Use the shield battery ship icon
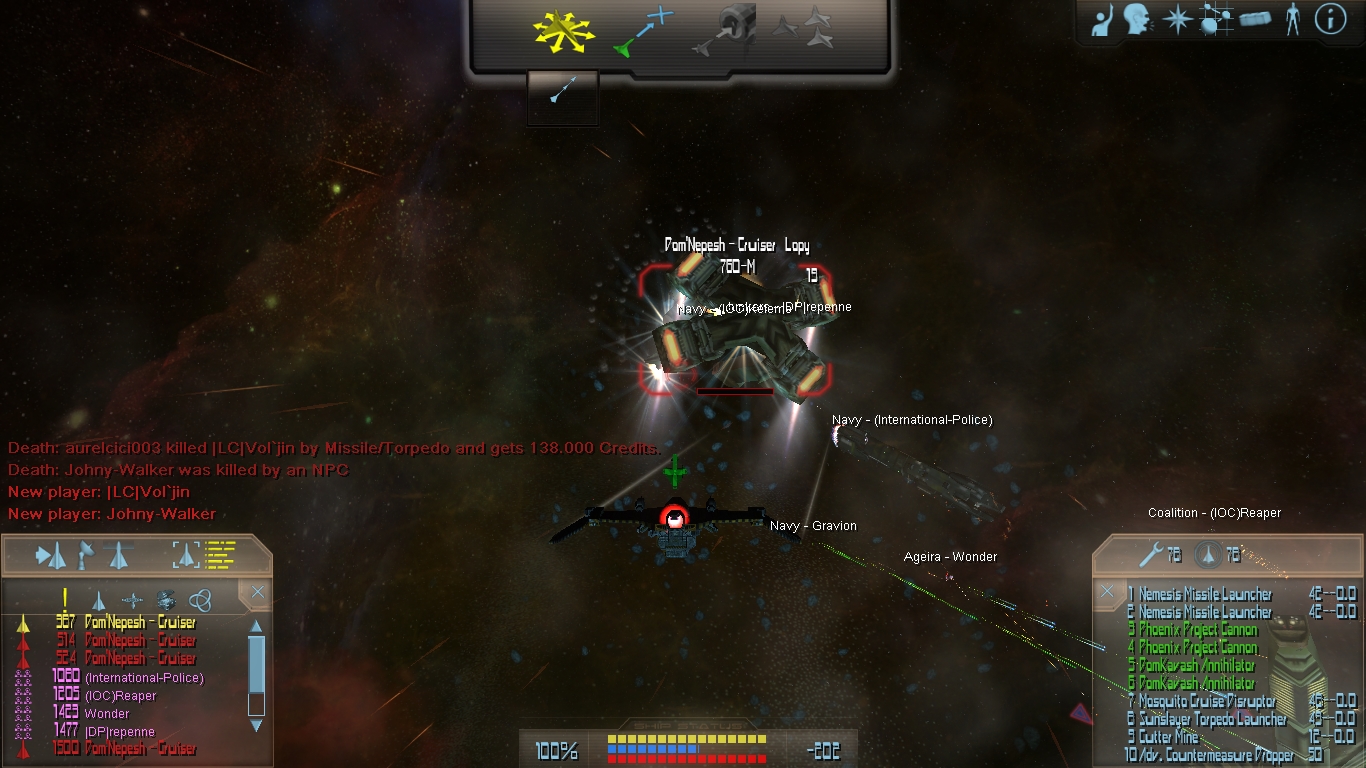The width and height of the screenshot is (1366, 768). click(x=1209, y=555)
